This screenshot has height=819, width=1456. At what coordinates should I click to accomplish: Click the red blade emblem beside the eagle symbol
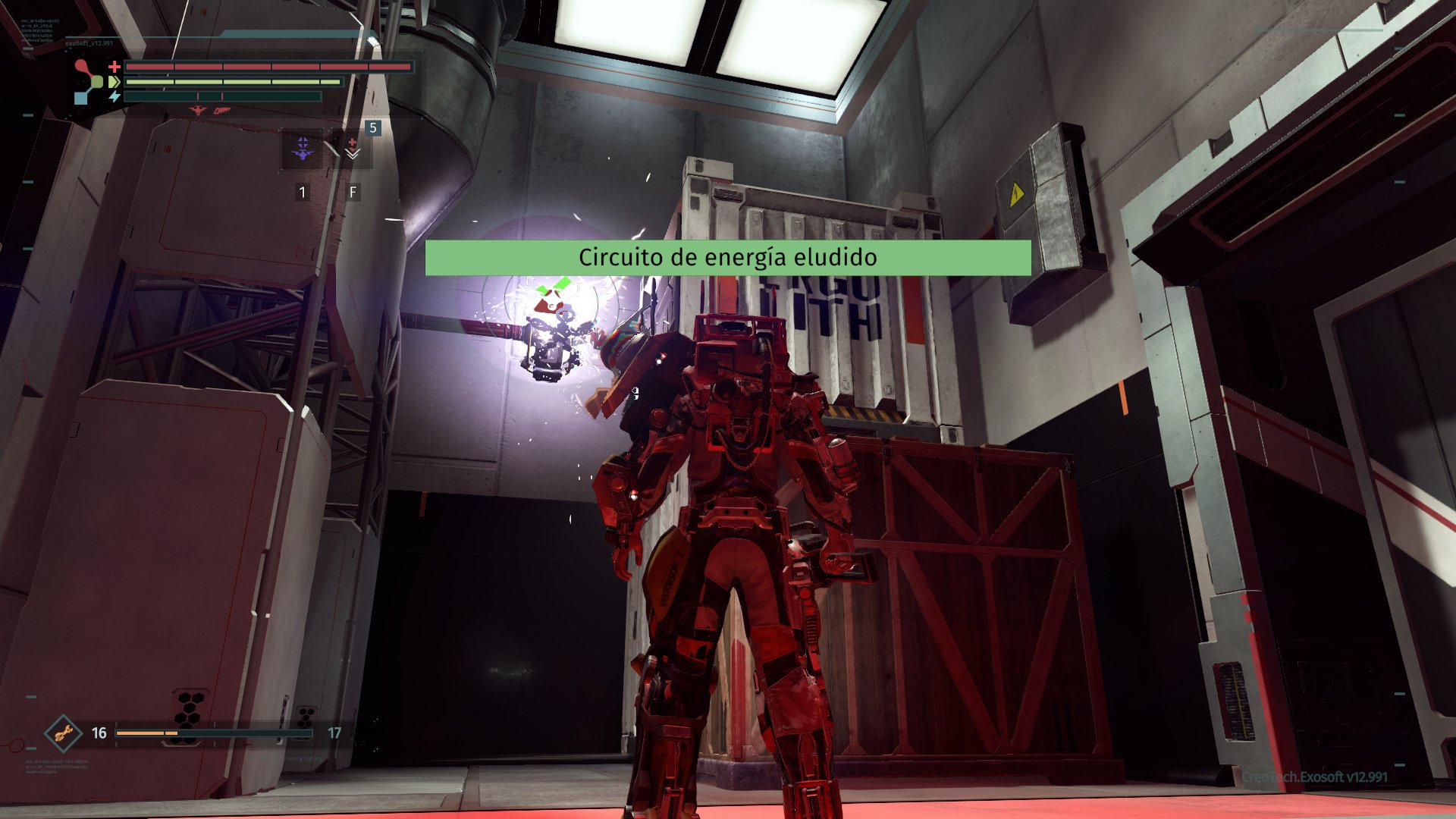coord(221,111)
